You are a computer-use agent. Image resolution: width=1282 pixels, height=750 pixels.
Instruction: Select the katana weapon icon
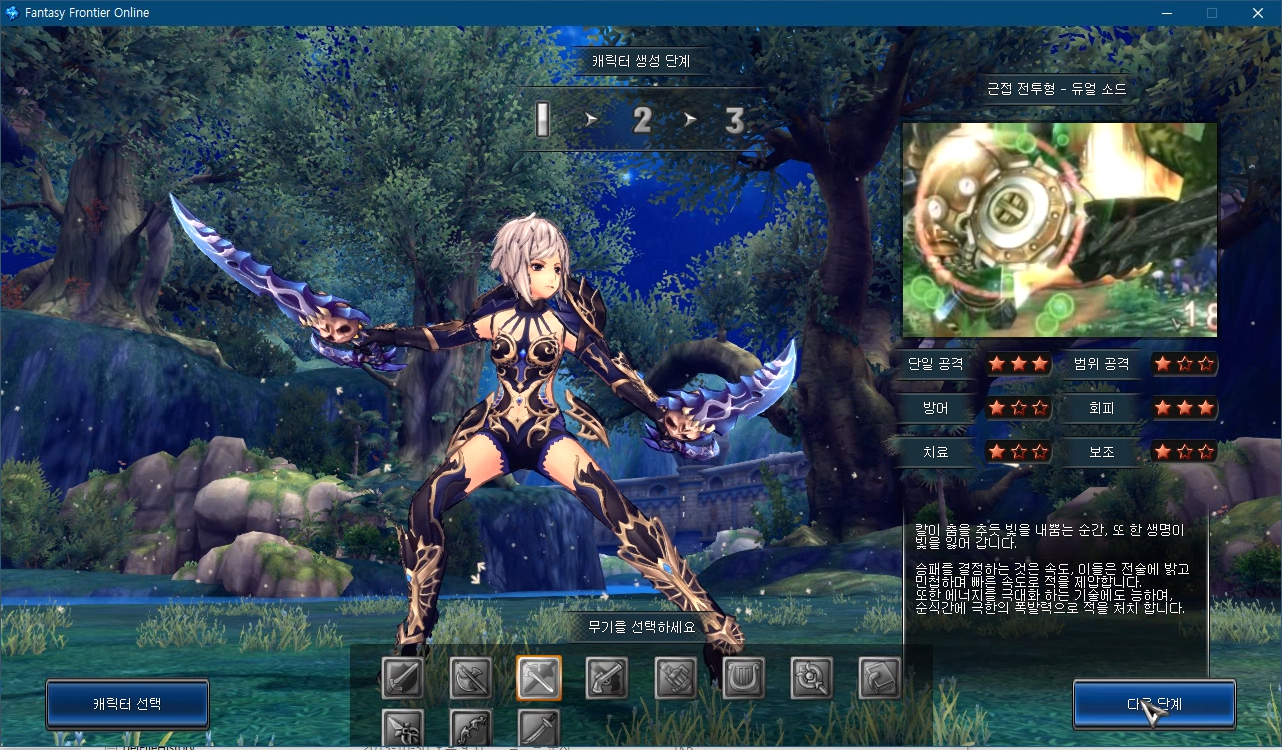tap(539, 728)
